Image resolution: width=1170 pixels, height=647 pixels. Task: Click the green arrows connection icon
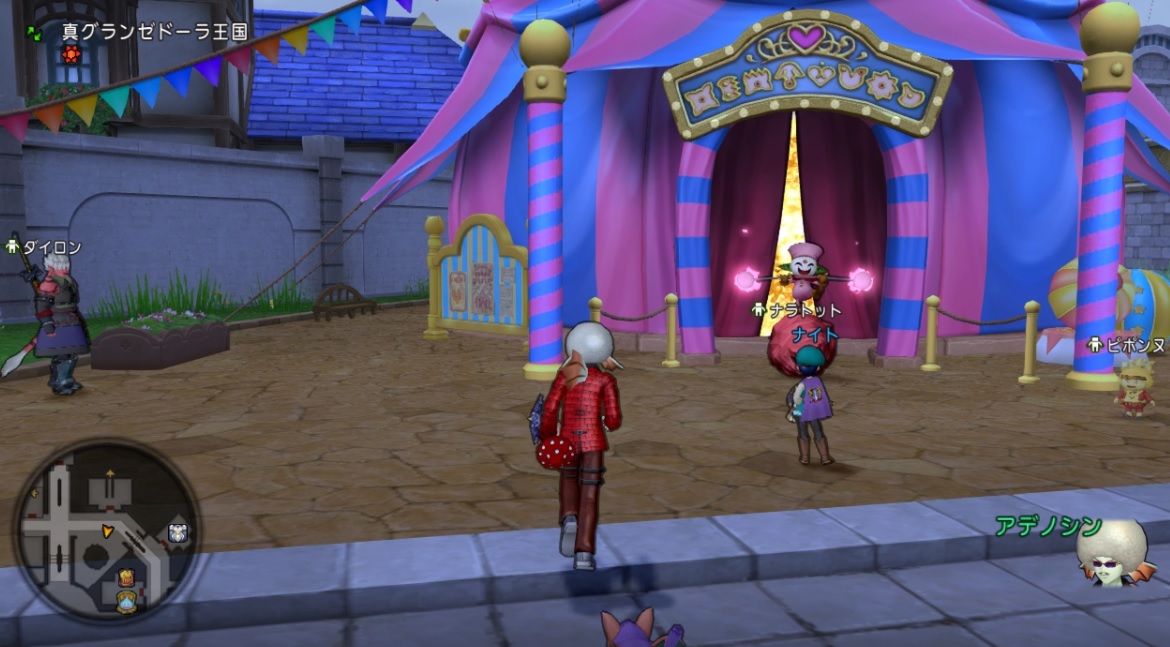36,32
